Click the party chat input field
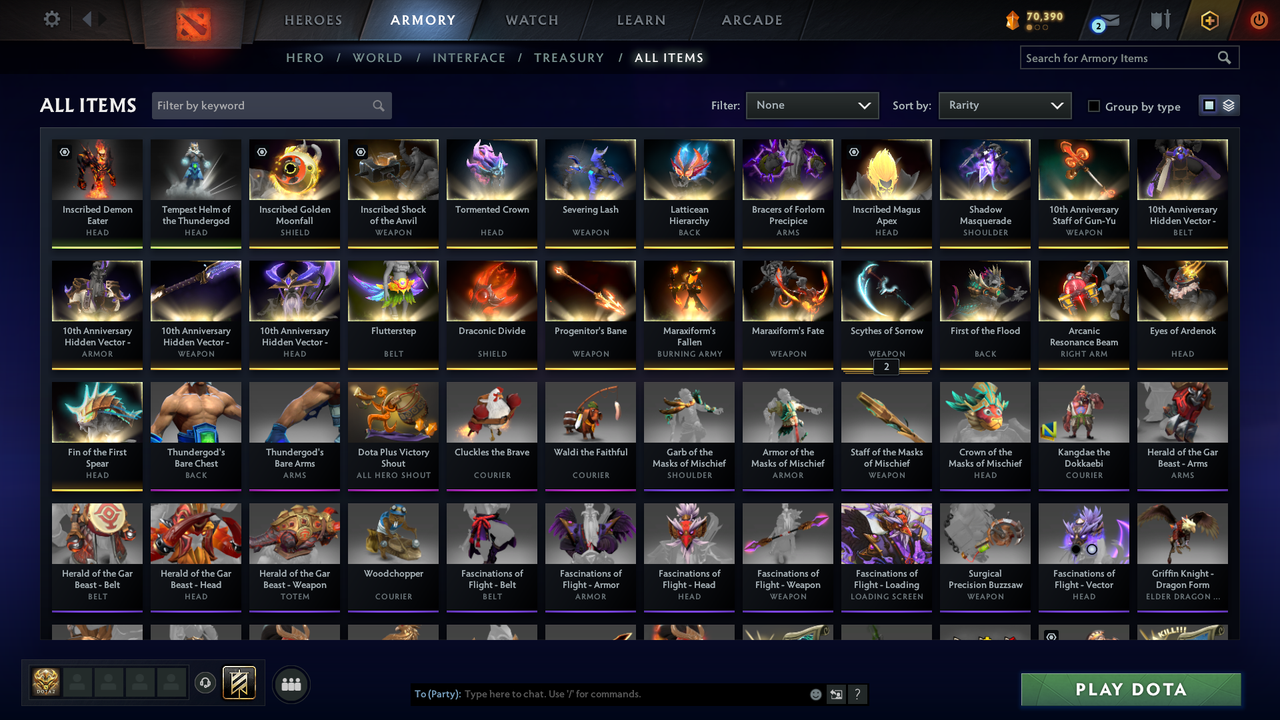1280x720 pixels. point(600,693)
